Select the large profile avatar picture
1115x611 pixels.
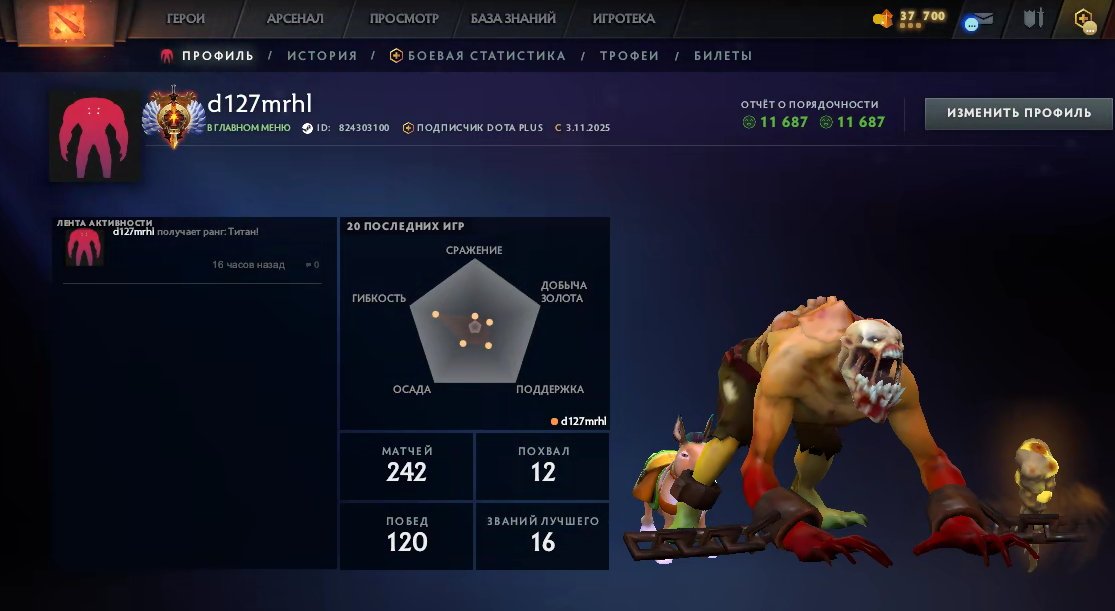click(95, 135)
